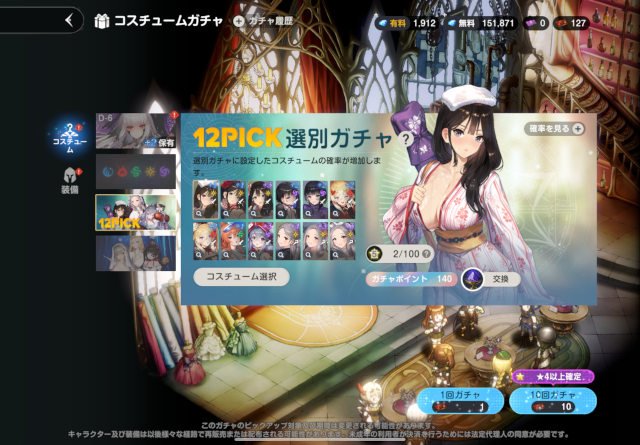Go back with the arrow button
The image size is (640, 445).
point(68,19)
